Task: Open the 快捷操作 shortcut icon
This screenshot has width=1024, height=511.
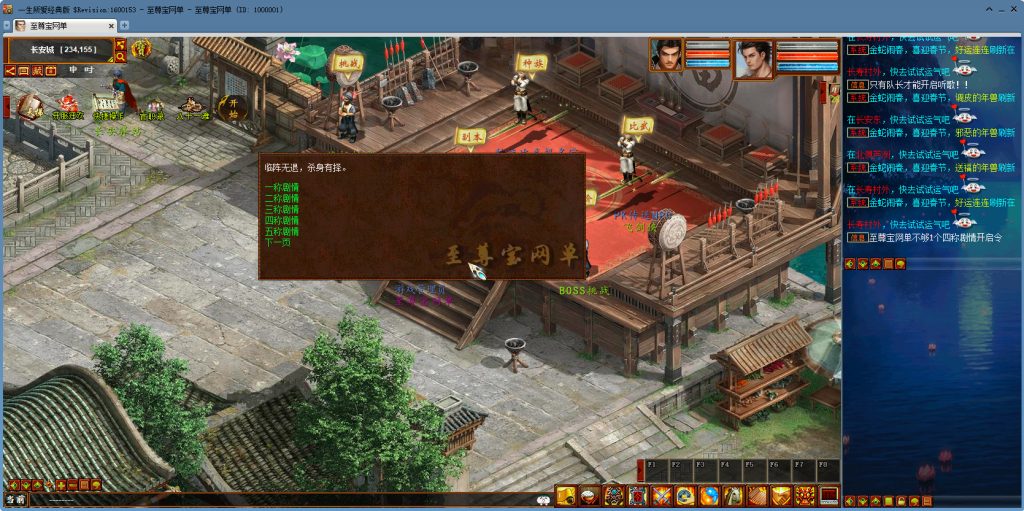Action: (x=103, y=104)
